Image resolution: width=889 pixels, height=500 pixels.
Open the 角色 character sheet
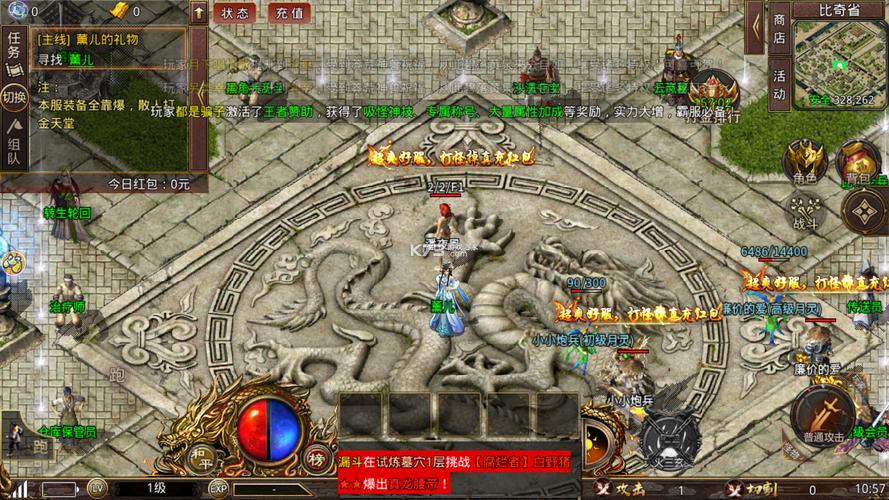point(804,161)
